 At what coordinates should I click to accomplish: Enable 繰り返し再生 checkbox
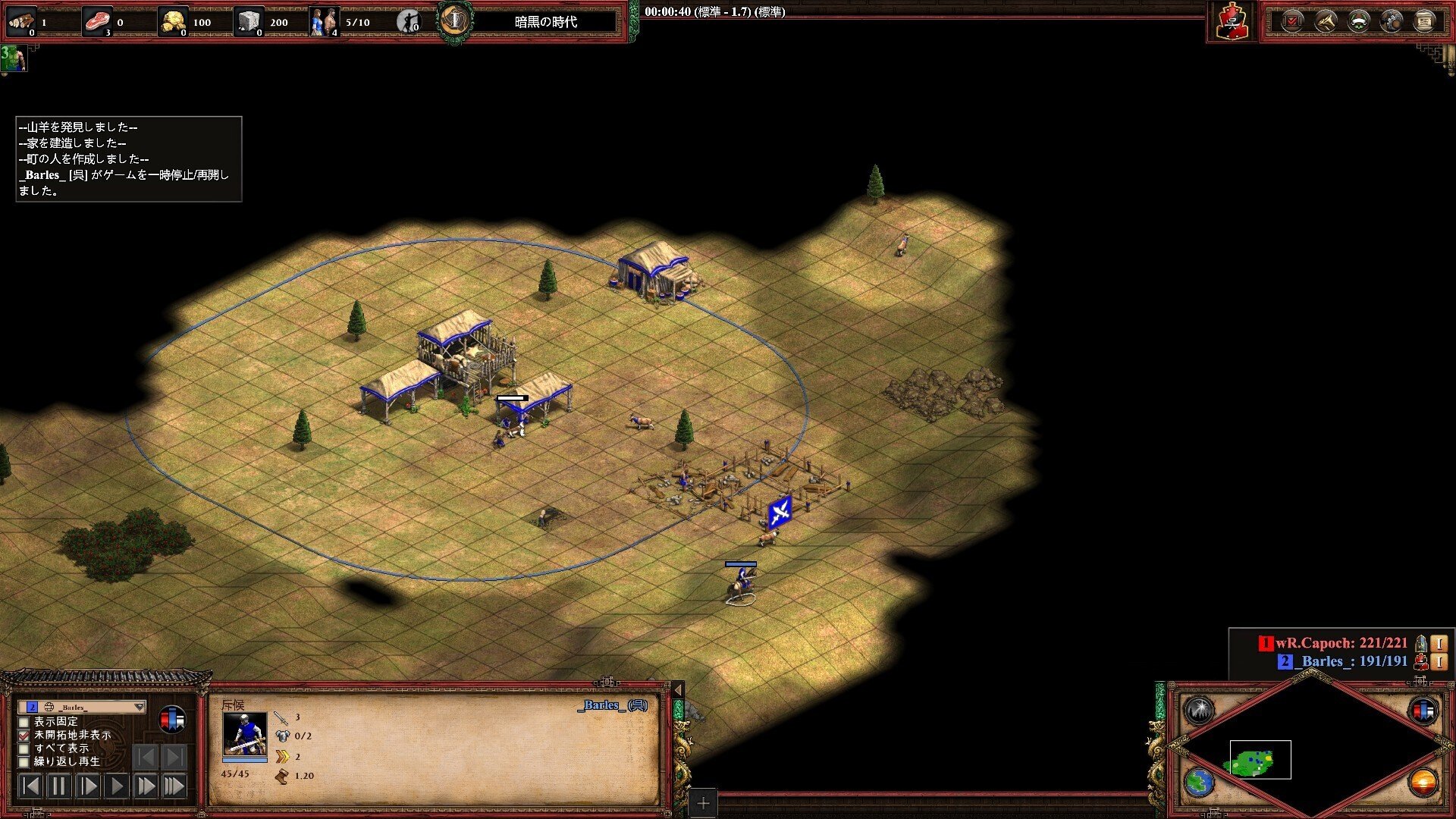click(24, 762)
